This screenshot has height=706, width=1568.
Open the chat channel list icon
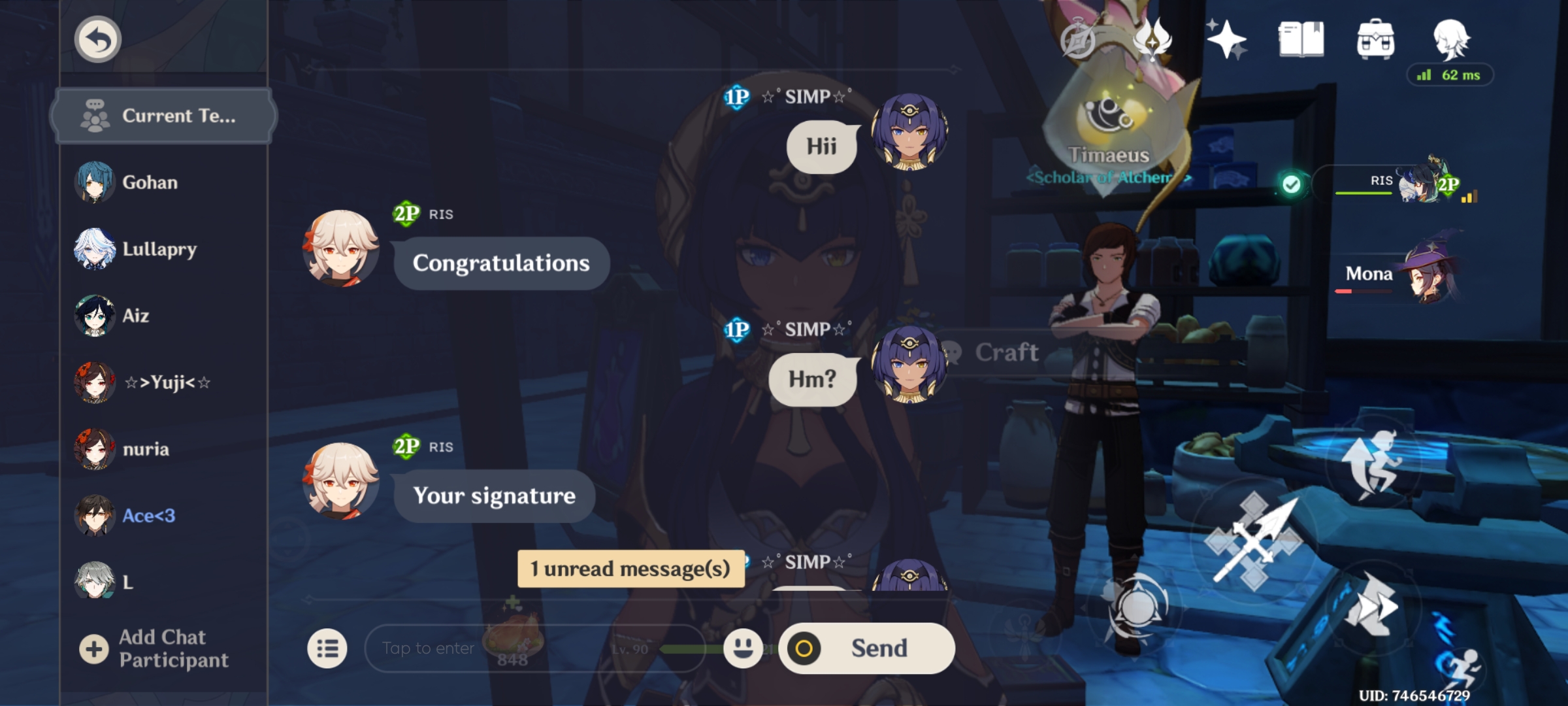tap(328, 648)
